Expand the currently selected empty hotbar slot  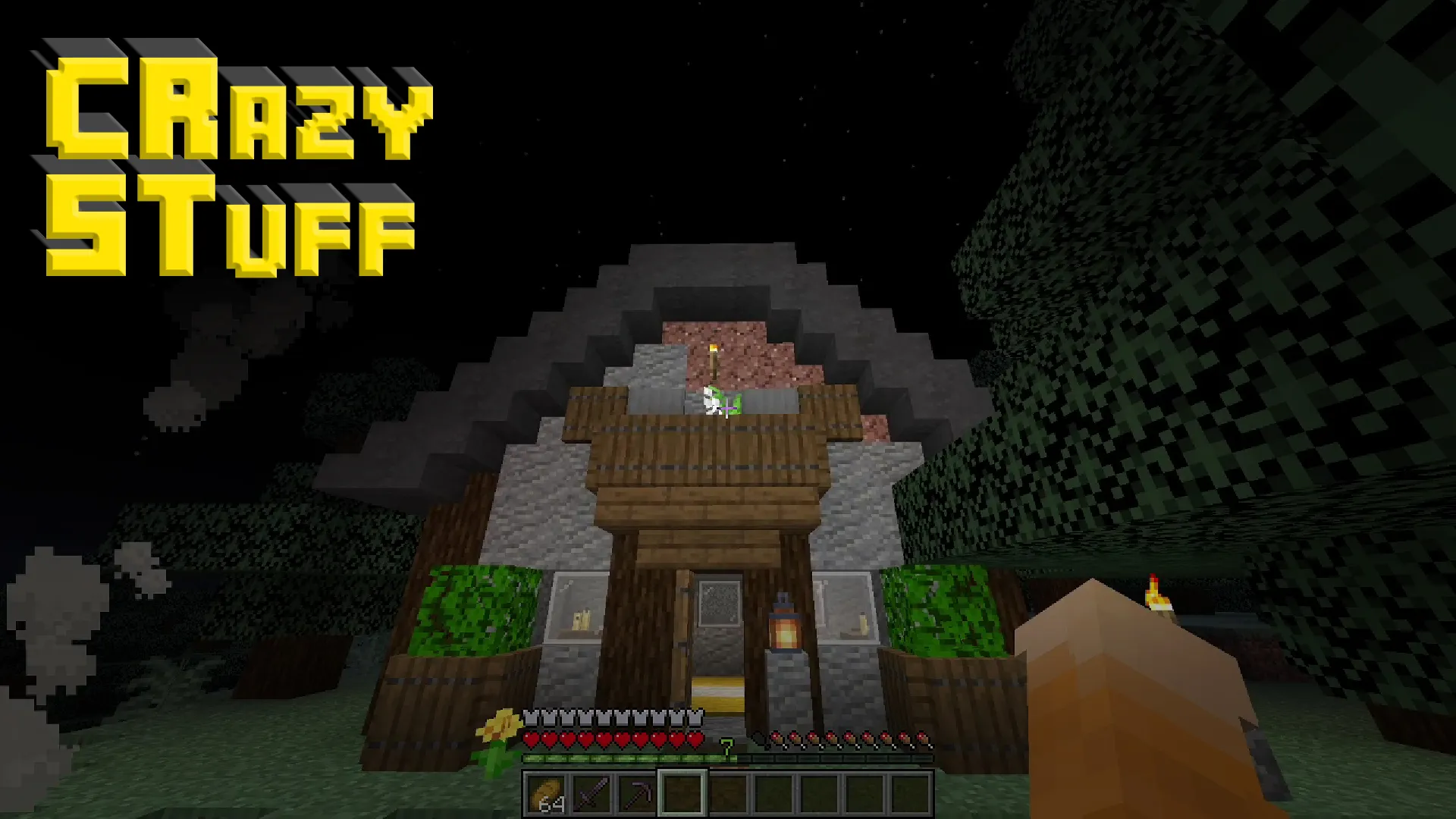click(x=682, y=792)
